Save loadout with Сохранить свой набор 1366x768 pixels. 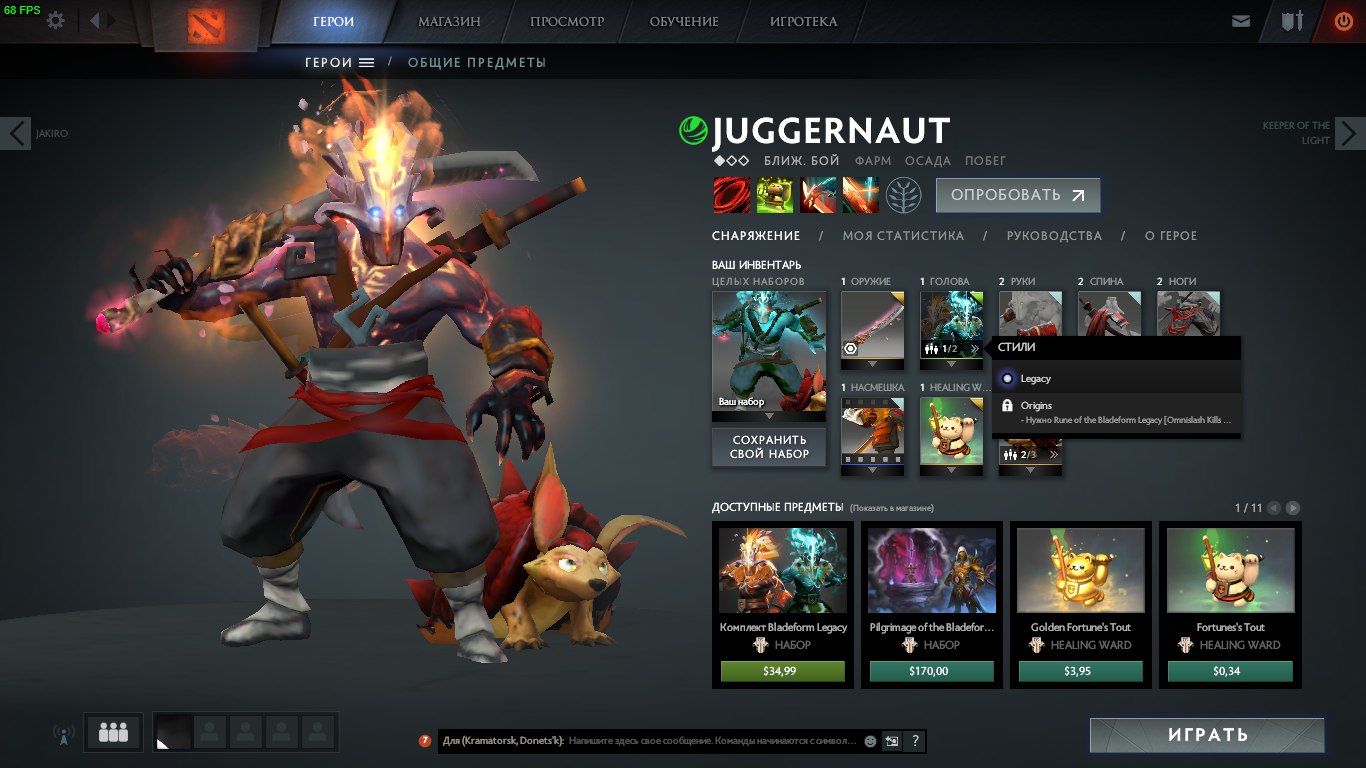pos(769,447)
